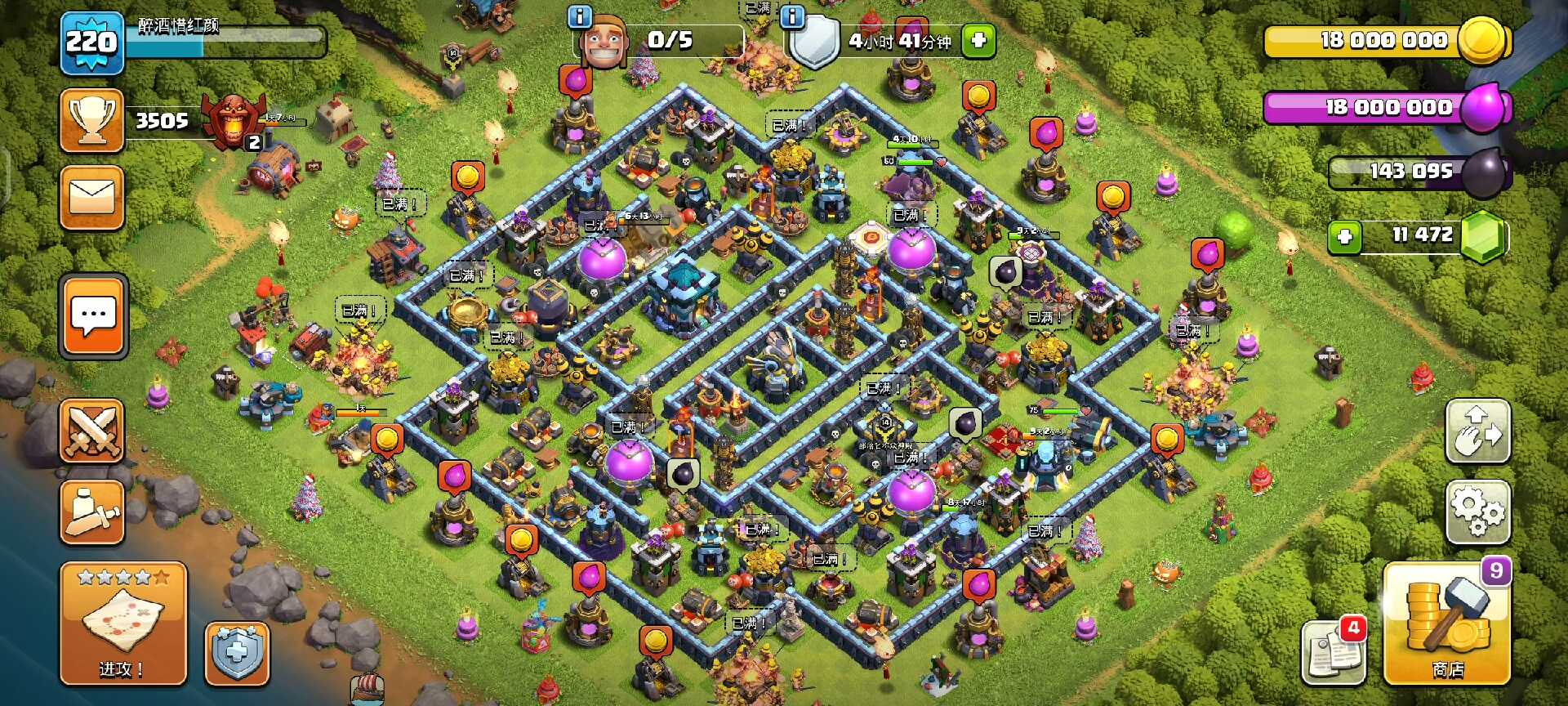Tap the shield protection button

click(237, 654)
